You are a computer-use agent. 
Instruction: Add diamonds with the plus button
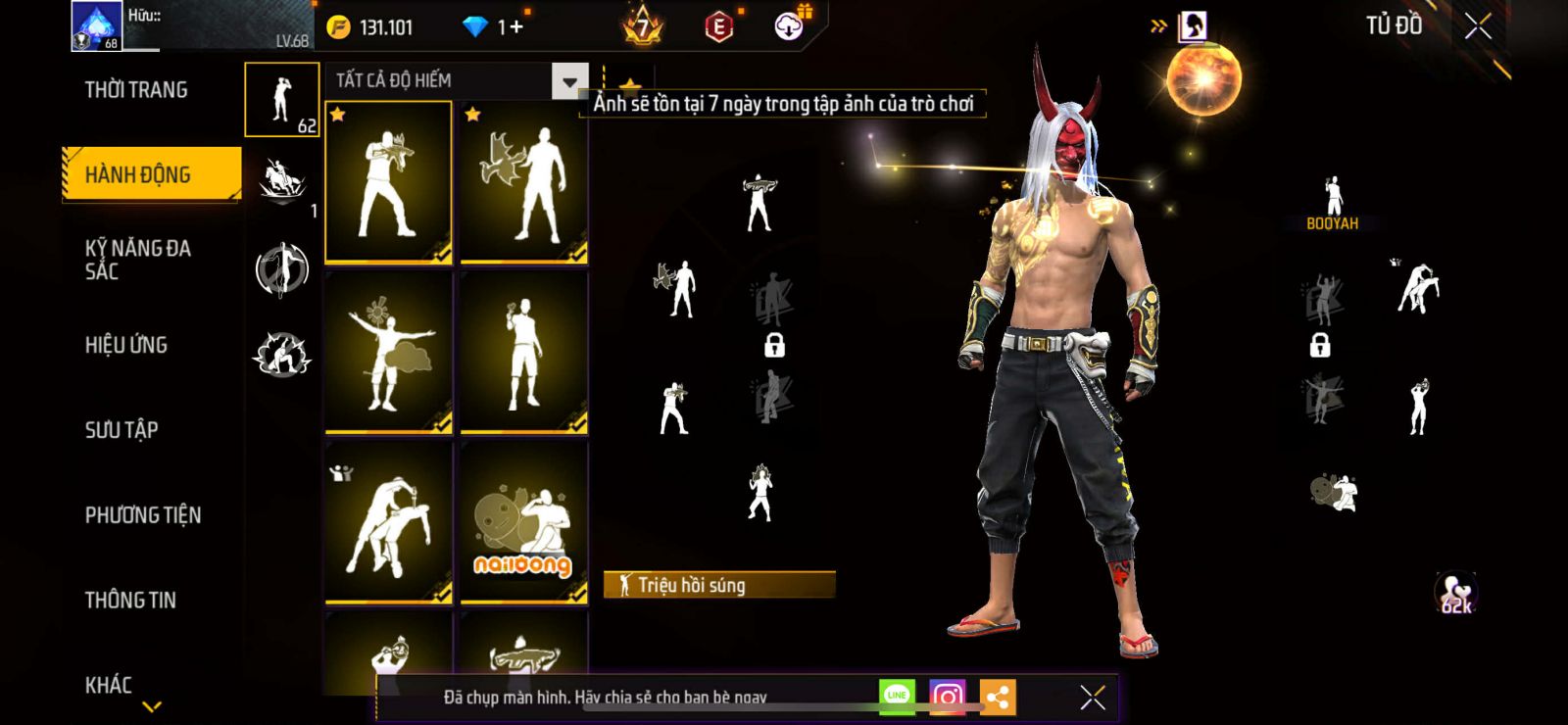[x=516, y=27]
